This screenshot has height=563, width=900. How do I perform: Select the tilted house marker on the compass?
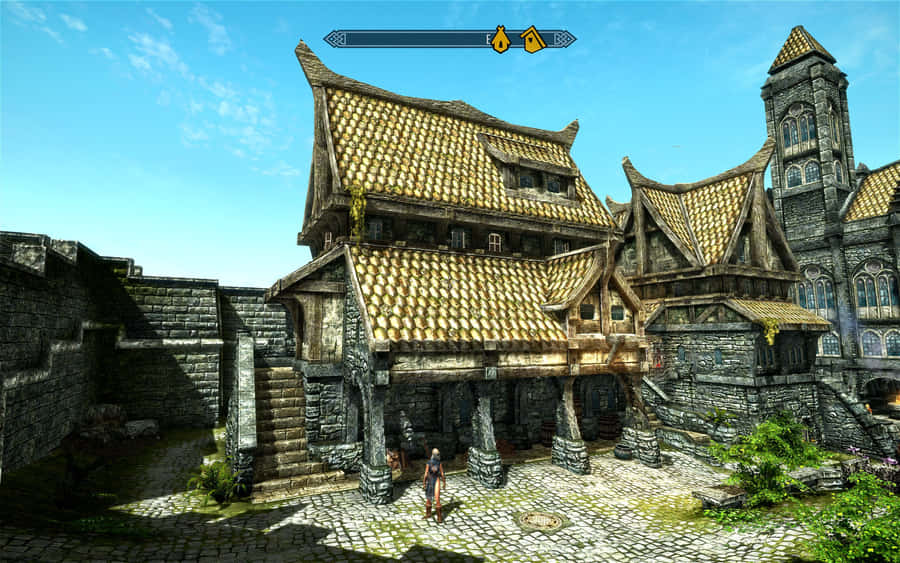click(x=532, y=40)
